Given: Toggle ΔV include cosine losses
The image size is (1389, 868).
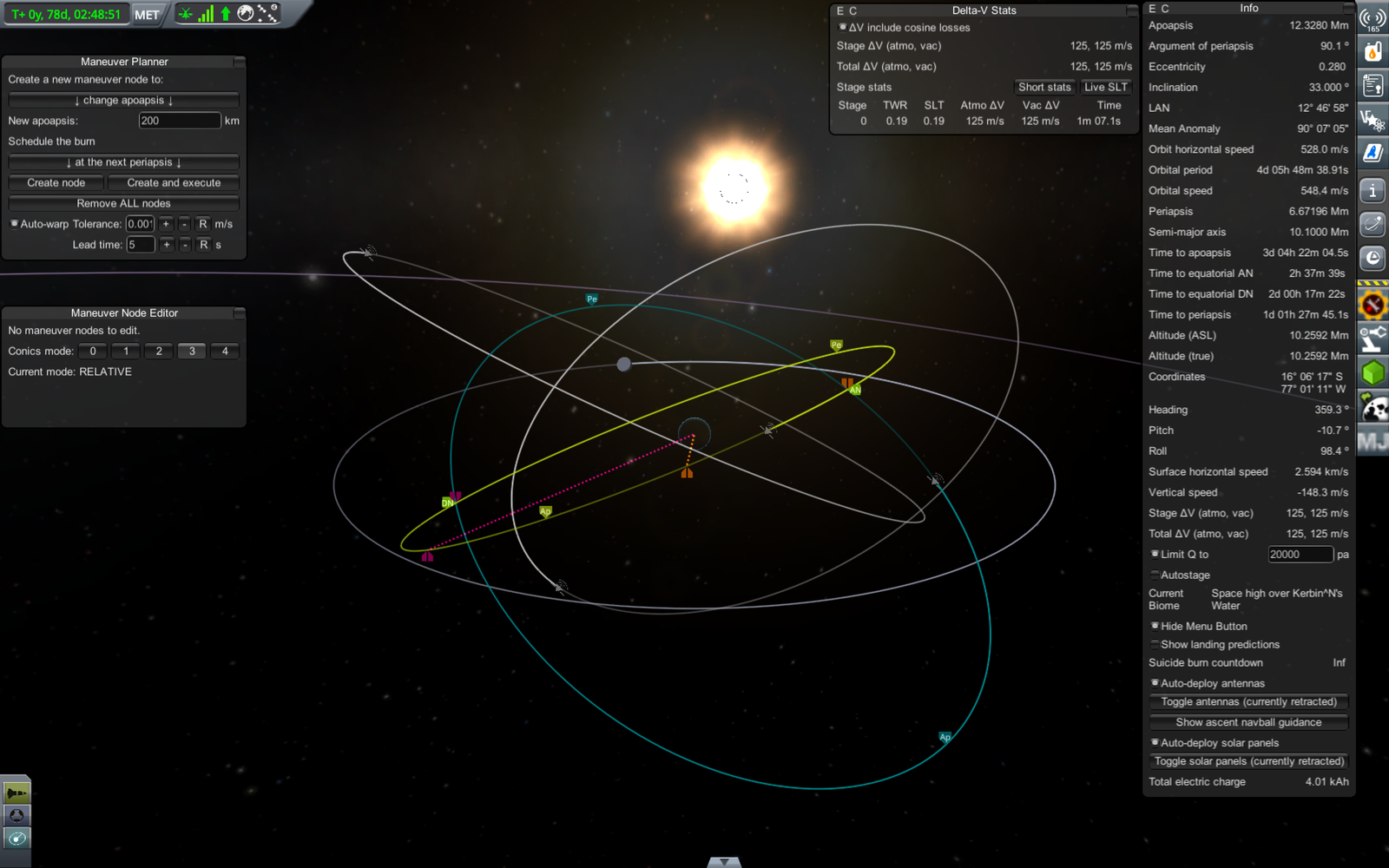Looking at the screenshot, I should tap(842, 28).
